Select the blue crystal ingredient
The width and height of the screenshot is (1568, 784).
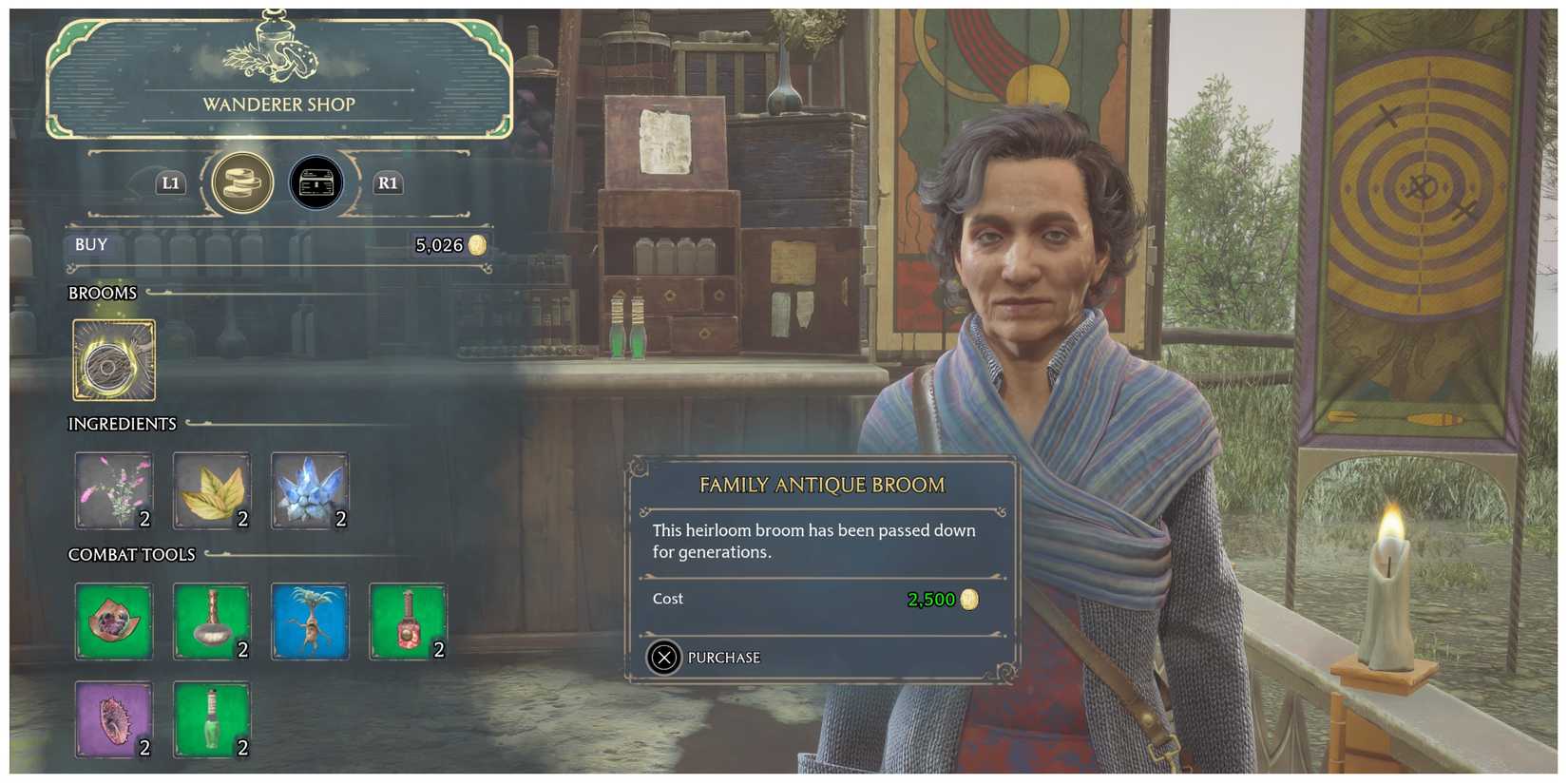309,489
